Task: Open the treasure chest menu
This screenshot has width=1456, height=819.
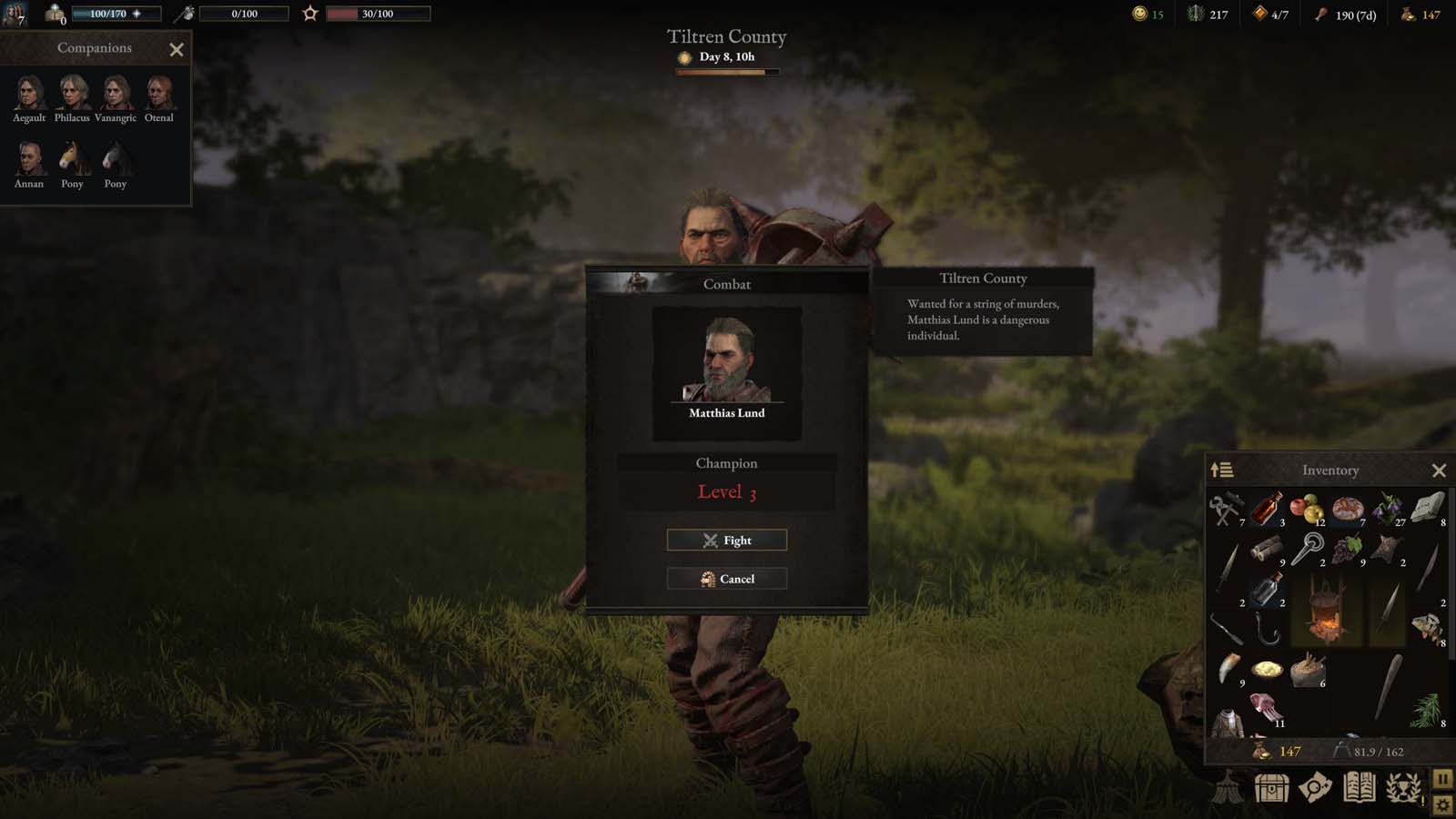Action: [x=1271, y=787]
